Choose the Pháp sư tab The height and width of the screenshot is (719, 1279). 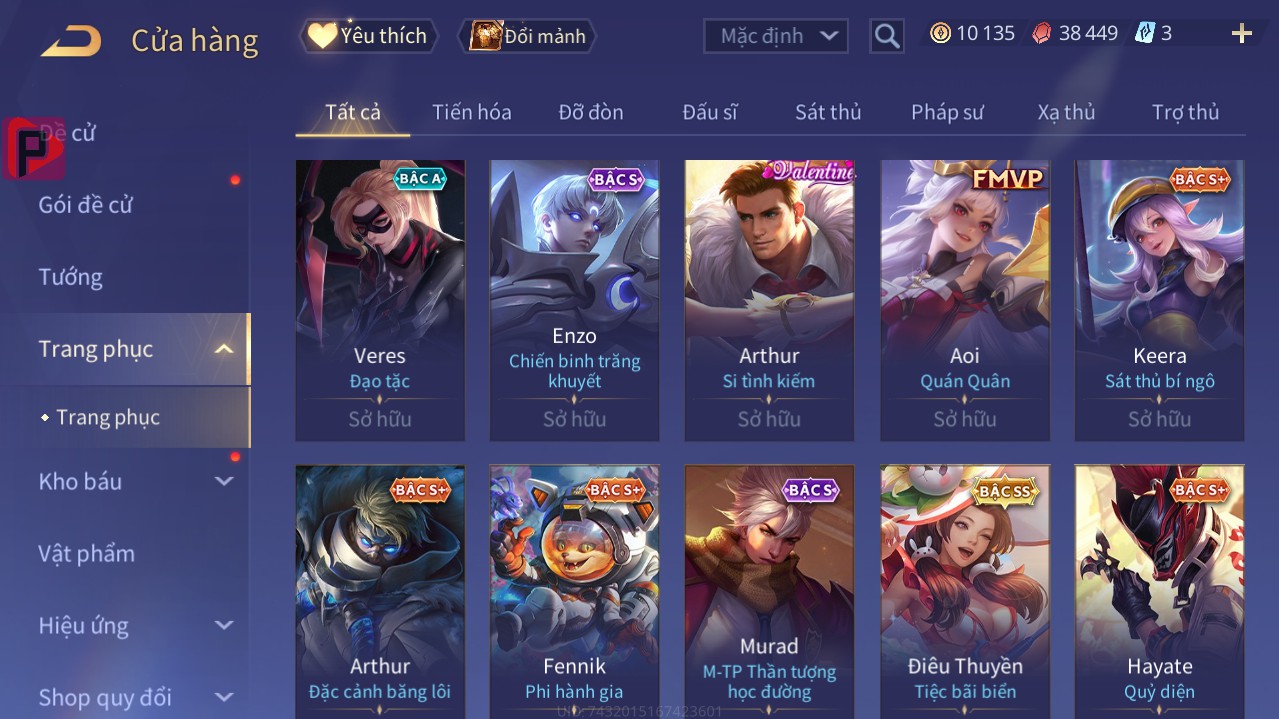click(x=947, y=112)
